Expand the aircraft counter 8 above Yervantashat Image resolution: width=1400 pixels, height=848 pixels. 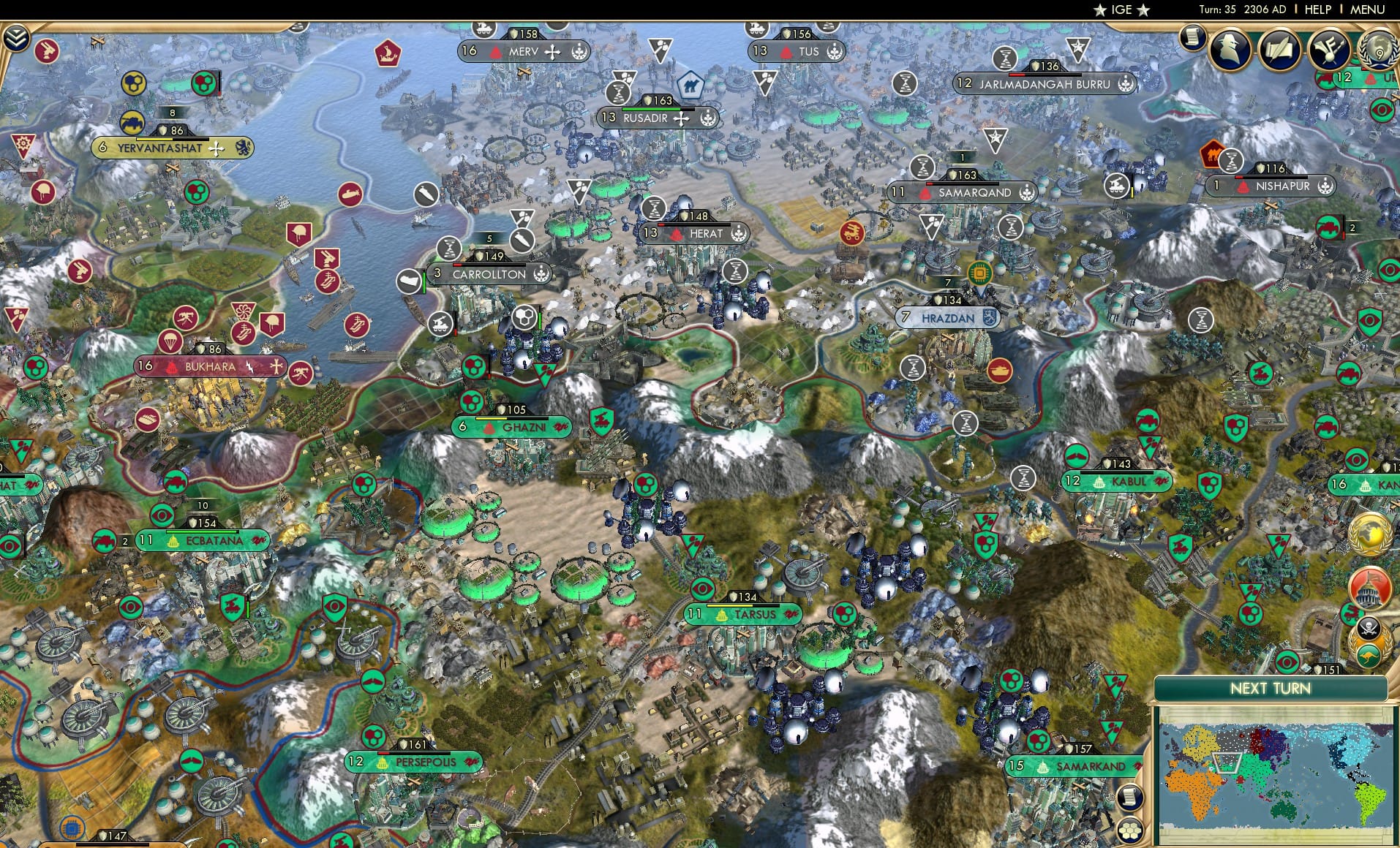point(171,113)
